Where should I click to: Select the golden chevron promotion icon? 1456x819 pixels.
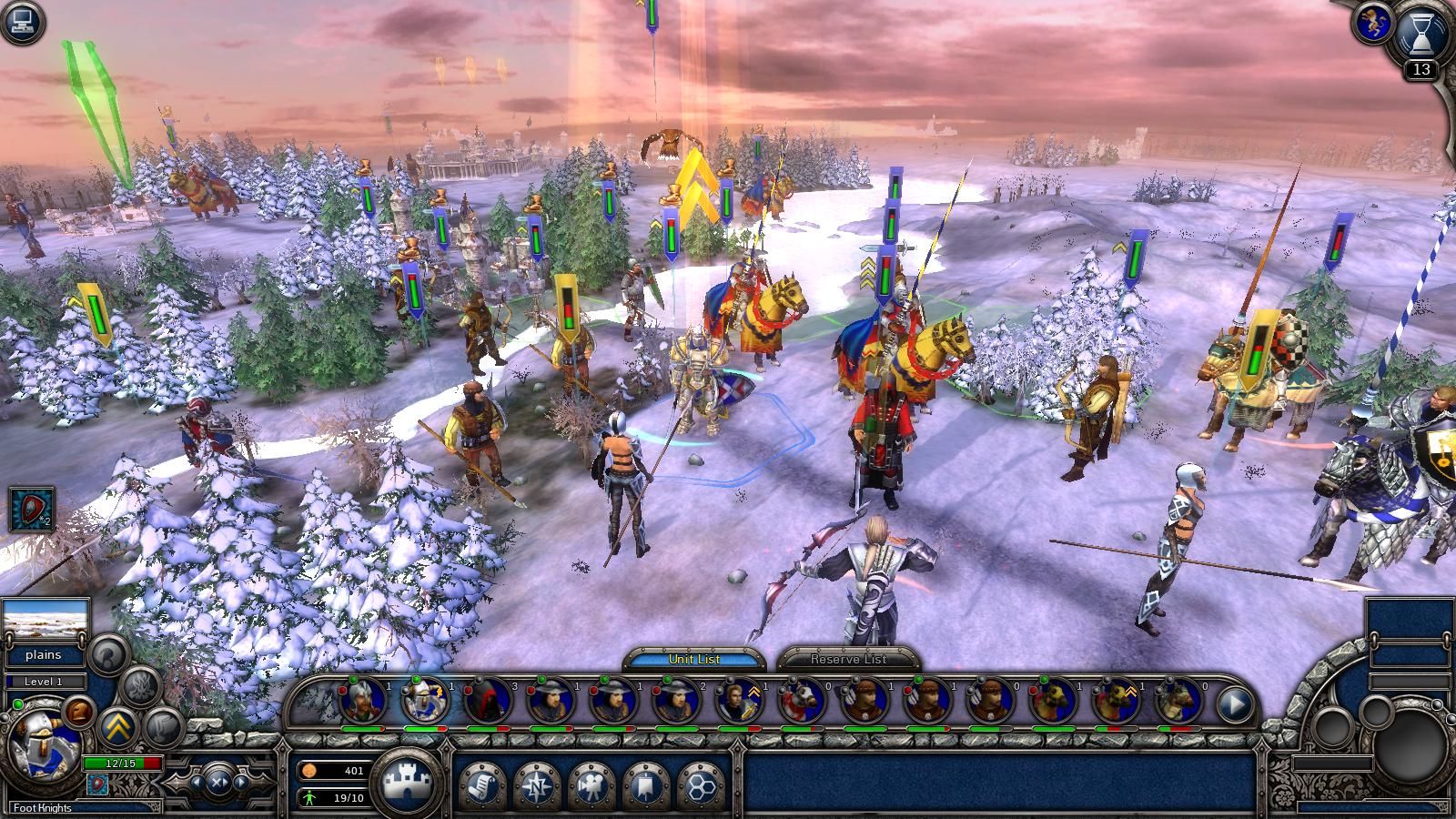click(x=116, y=725)
